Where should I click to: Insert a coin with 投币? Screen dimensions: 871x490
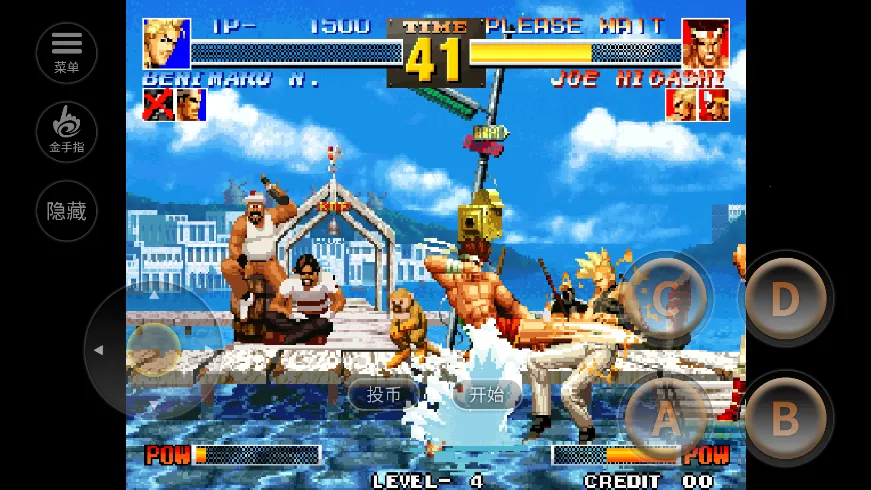384,395
